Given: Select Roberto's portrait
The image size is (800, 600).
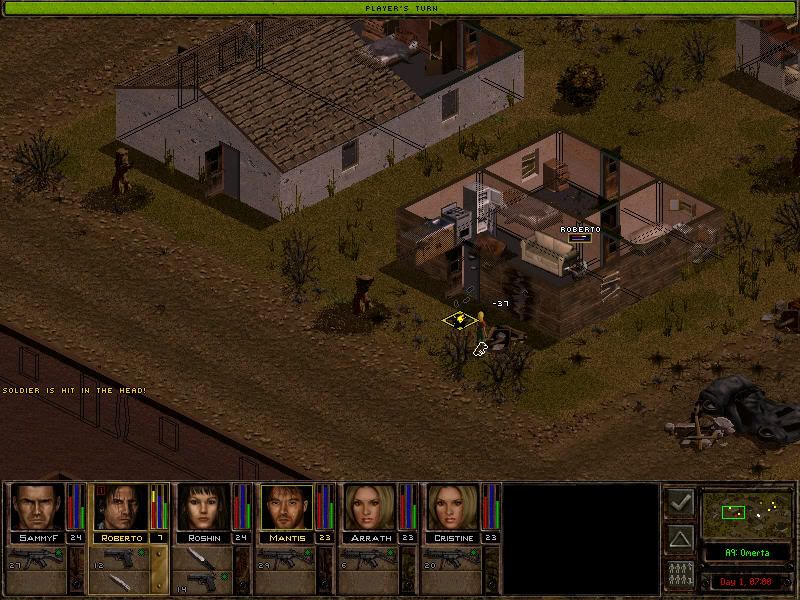Looking at the screenshot, I should pos(119,508).
